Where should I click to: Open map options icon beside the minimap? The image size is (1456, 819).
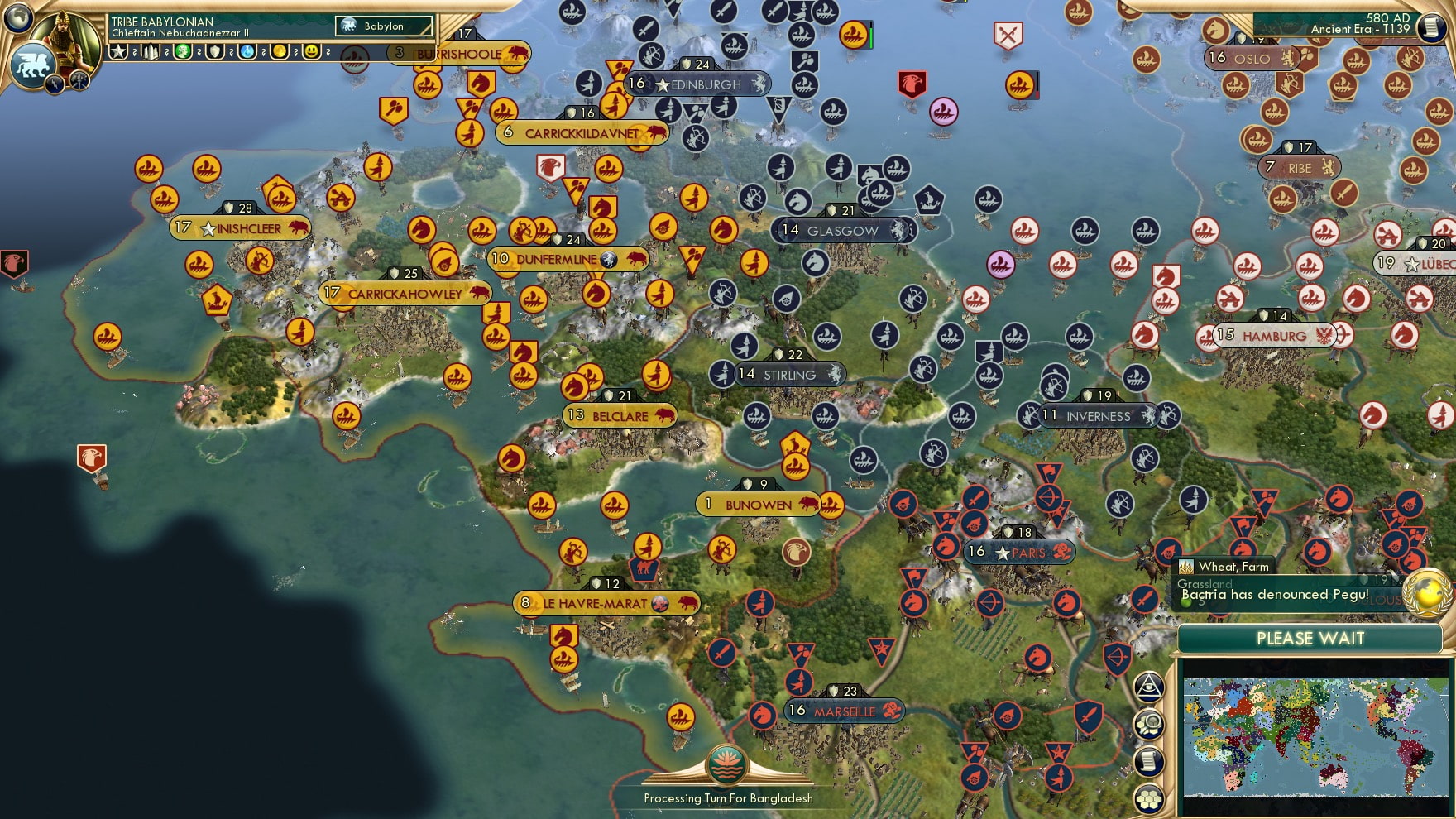coord(1149,726)
